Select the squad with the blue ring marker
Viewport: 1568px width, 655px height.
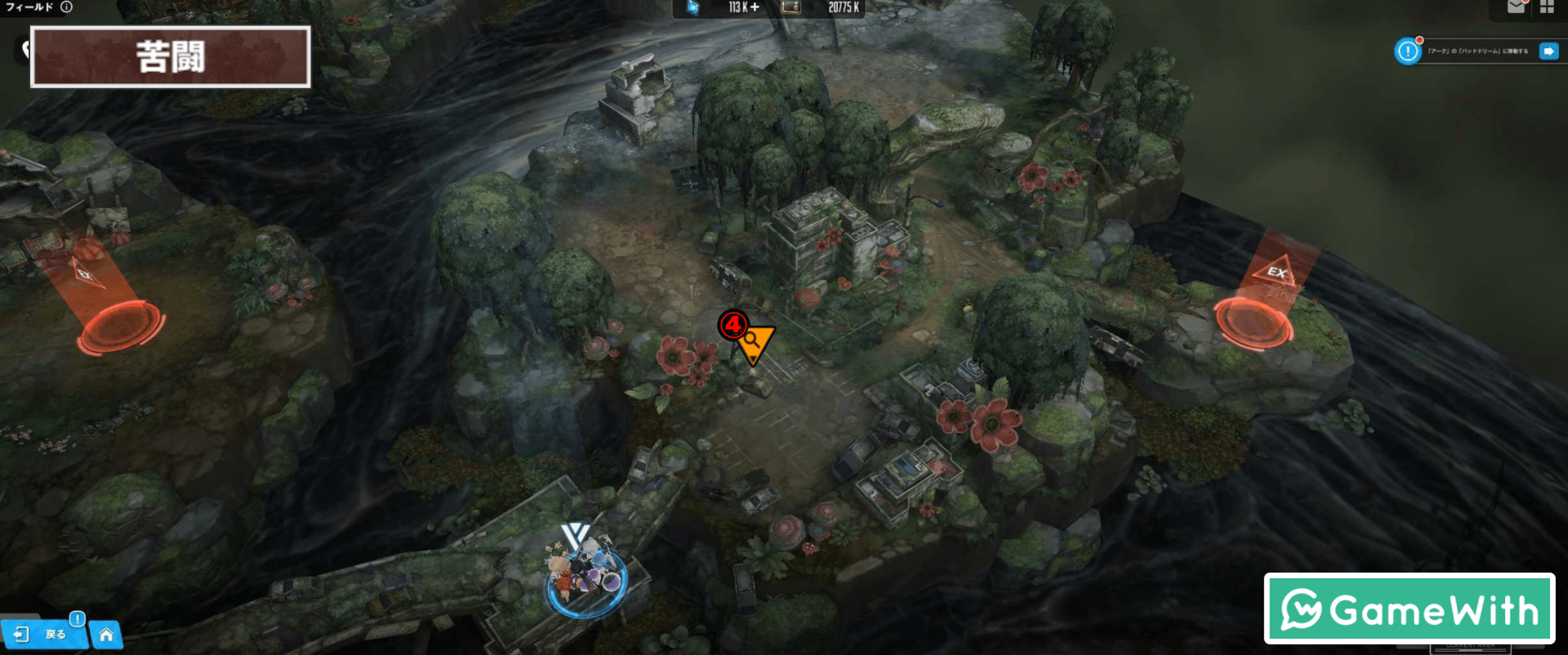pos(586,577)
